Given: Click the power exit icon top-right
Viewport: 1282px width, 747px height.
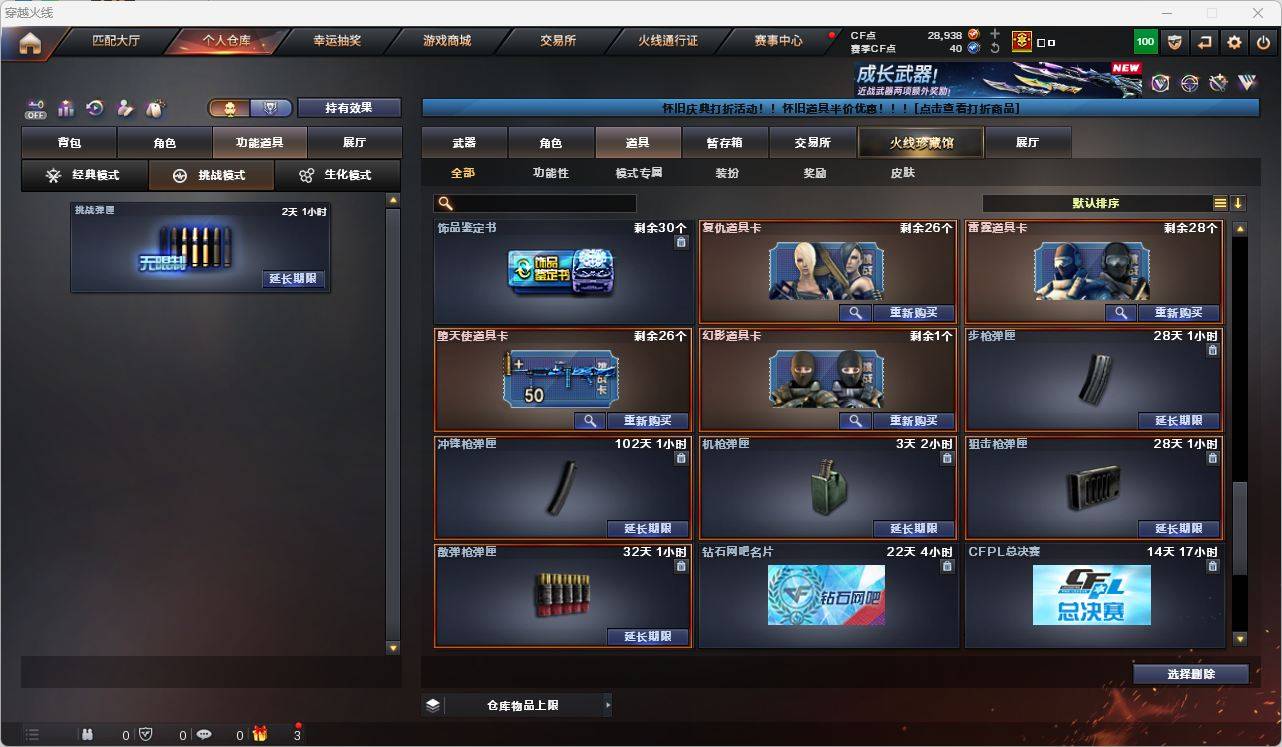Looking at the screenshot, I should click(1261, 41).
